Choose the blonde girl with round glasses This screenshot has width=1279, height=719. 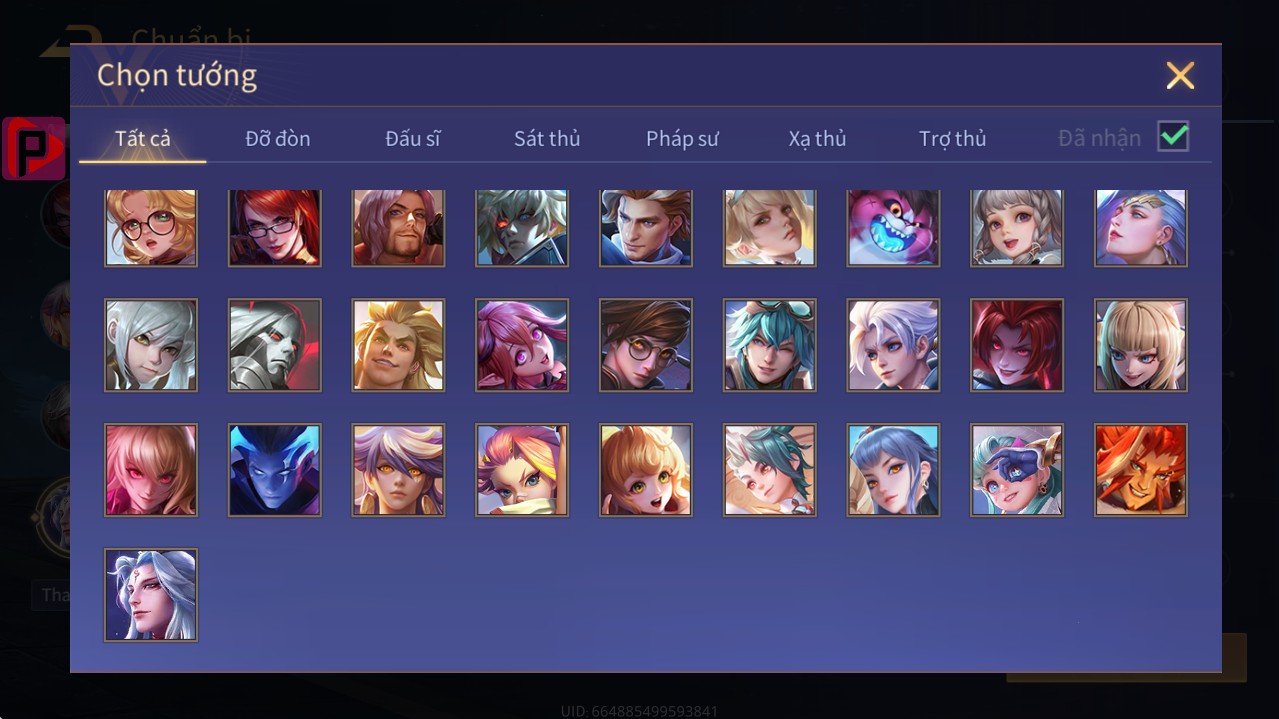tap(151, 227)
